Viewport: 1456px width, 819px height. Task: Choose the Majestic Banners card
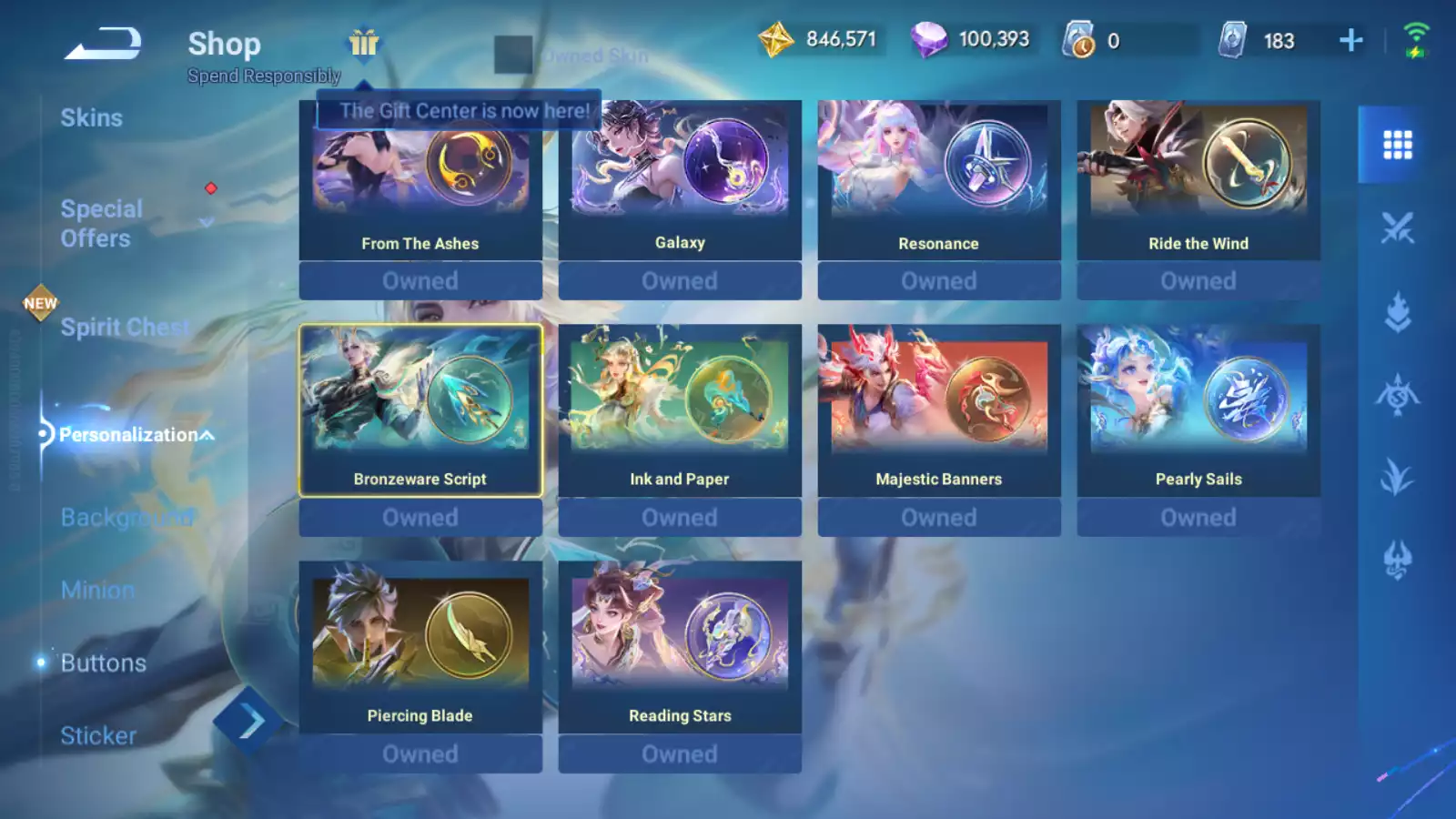click(939, 410)
